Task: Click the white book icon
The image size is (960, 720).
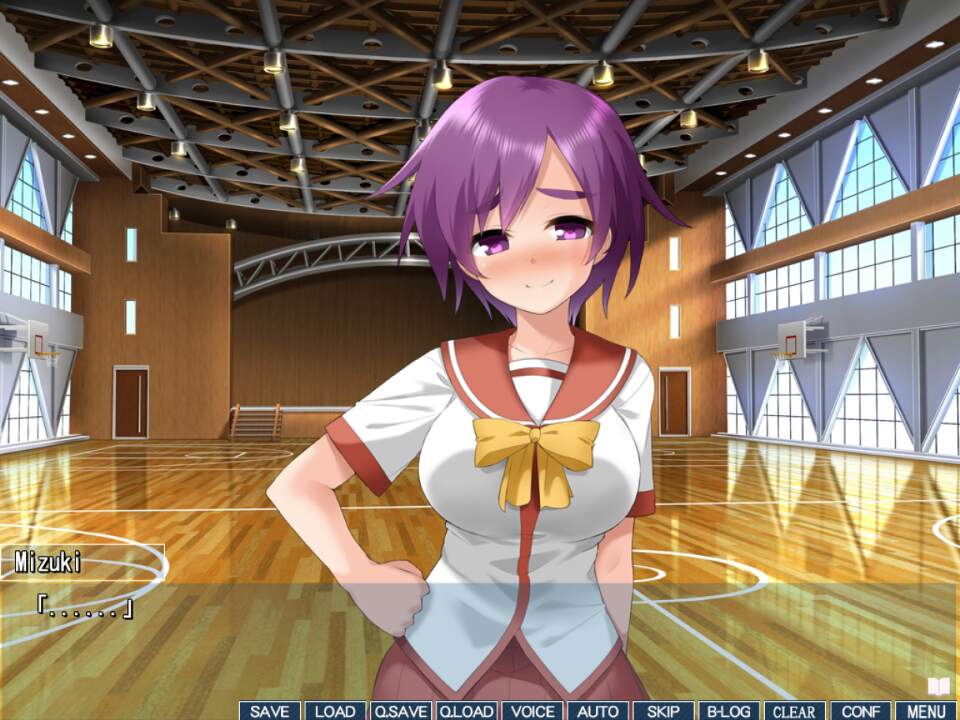Action: 938,686
